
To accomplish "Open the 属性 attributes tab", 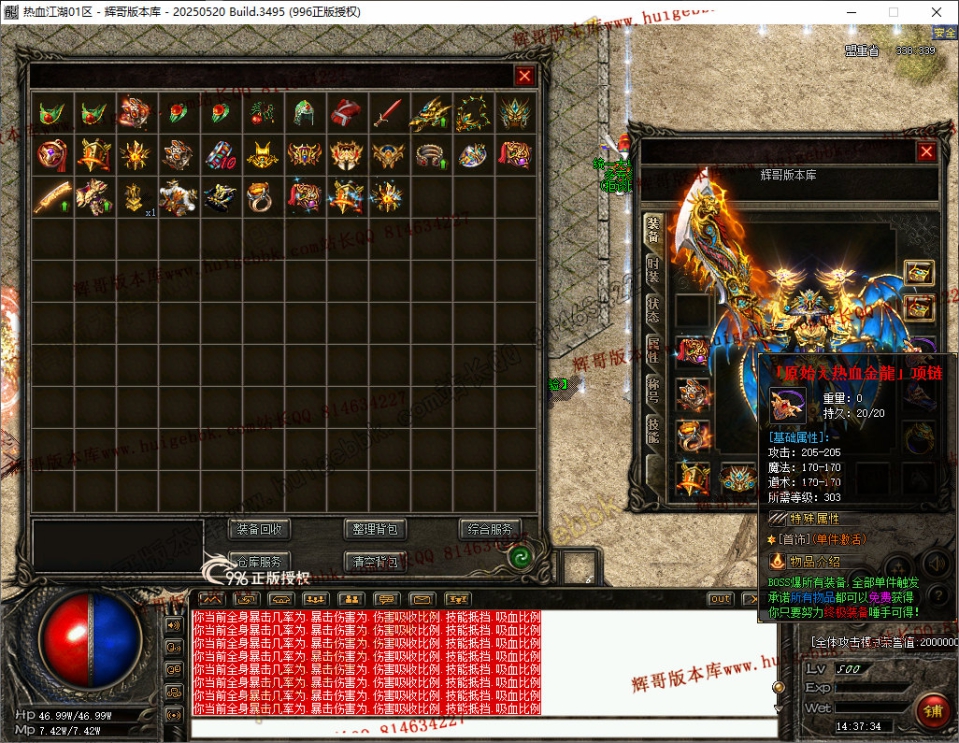I will [x=652, y=350].
